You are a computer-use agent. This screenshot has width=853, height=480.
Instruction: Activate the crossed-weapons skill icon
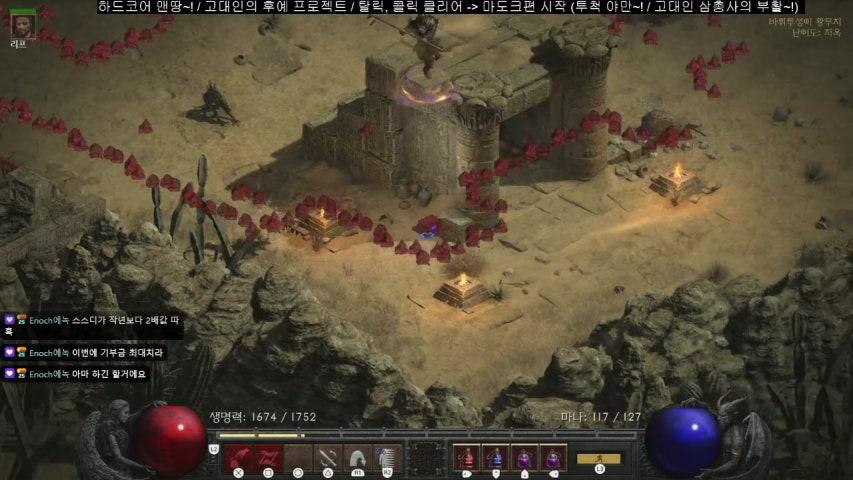tap(328, 458)
